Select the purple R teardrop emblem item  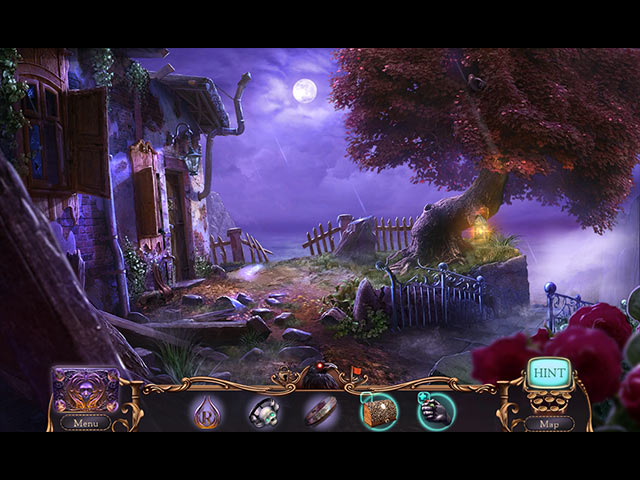click(206, 410)
